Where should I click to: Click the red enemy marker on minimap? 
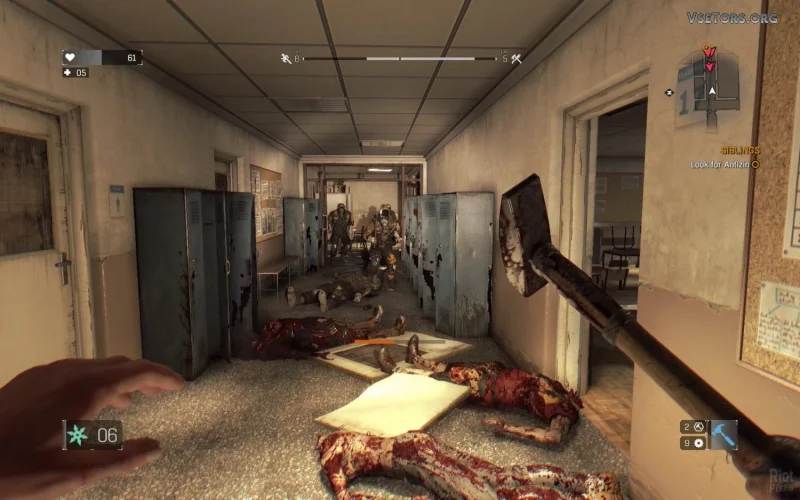(x=709, y=52)
